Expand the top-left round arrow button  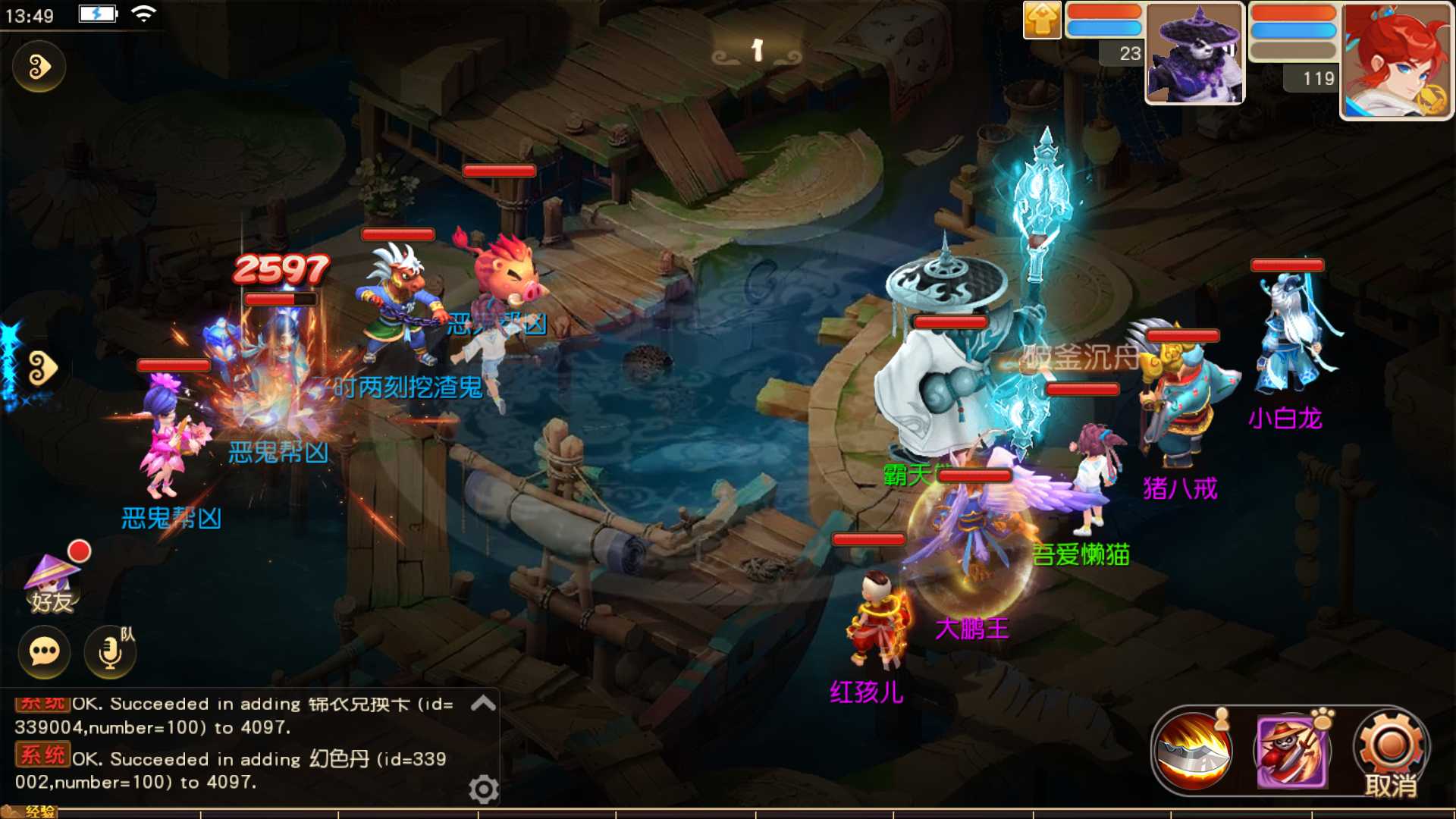pyautogui.click(x=39, y=67)
